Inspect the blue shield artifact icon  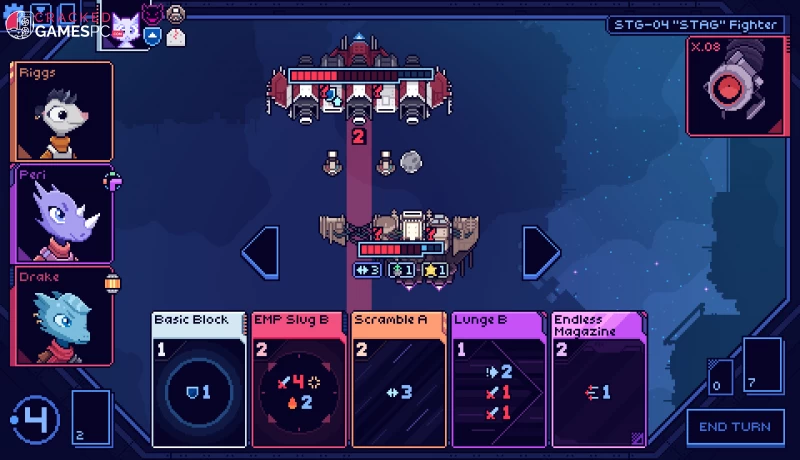pyautogui.click(x=151, y=36)
